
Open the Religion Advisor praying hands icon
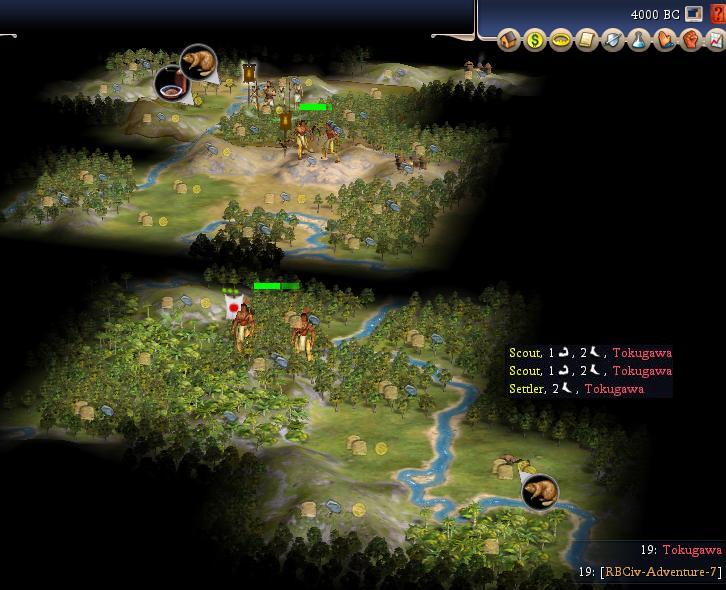[666, 41]
